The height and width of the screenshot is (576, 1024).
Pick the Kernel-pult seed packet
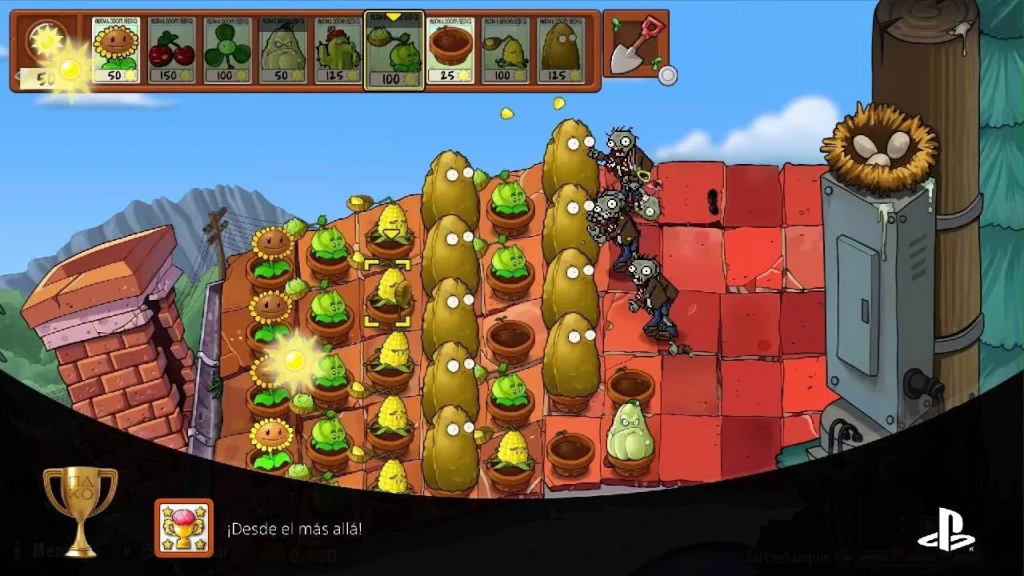click(506, 50)
